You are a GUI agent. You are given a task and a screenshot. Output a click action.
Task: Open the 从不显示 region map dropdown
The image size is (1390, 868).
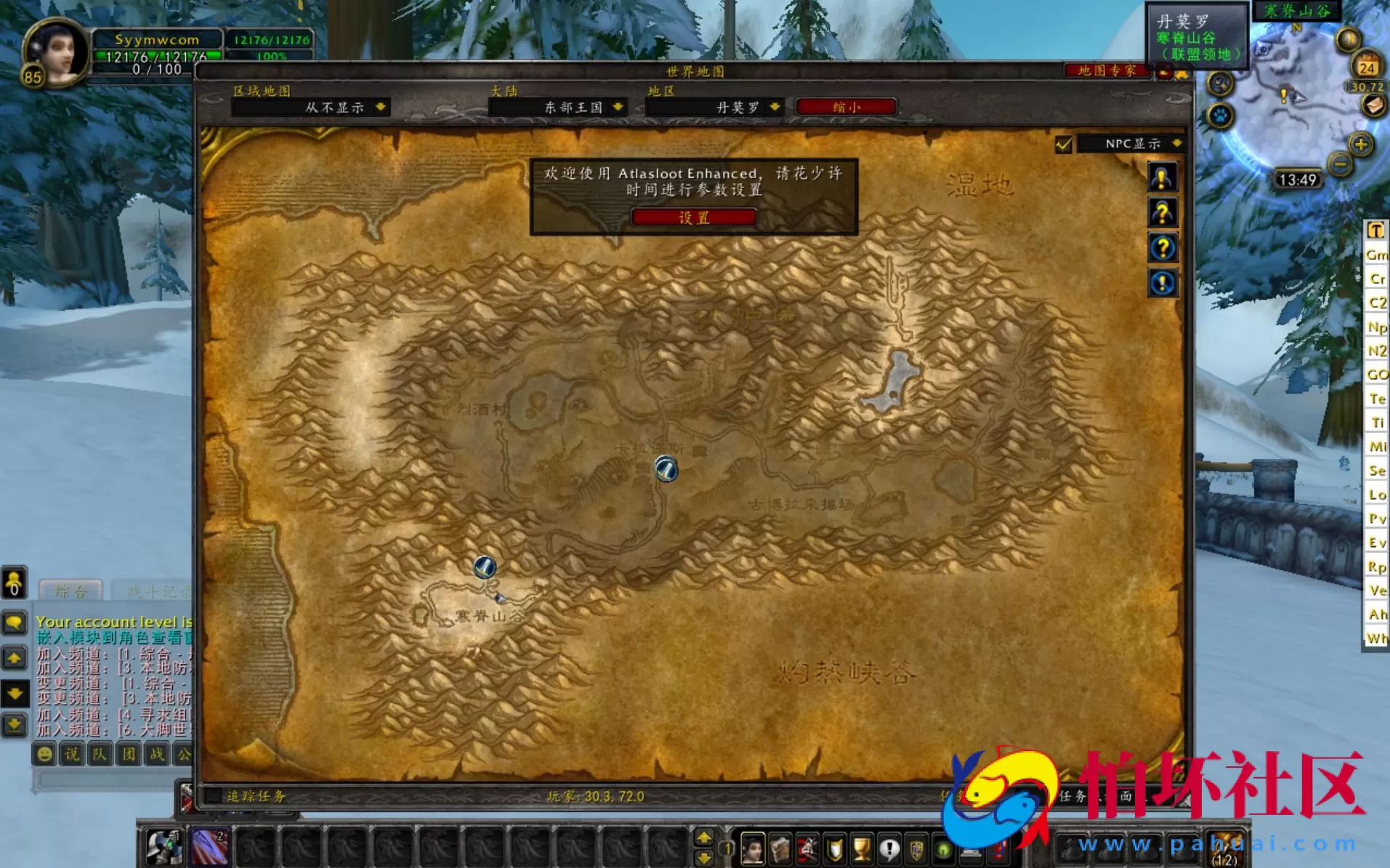point(334,107)
